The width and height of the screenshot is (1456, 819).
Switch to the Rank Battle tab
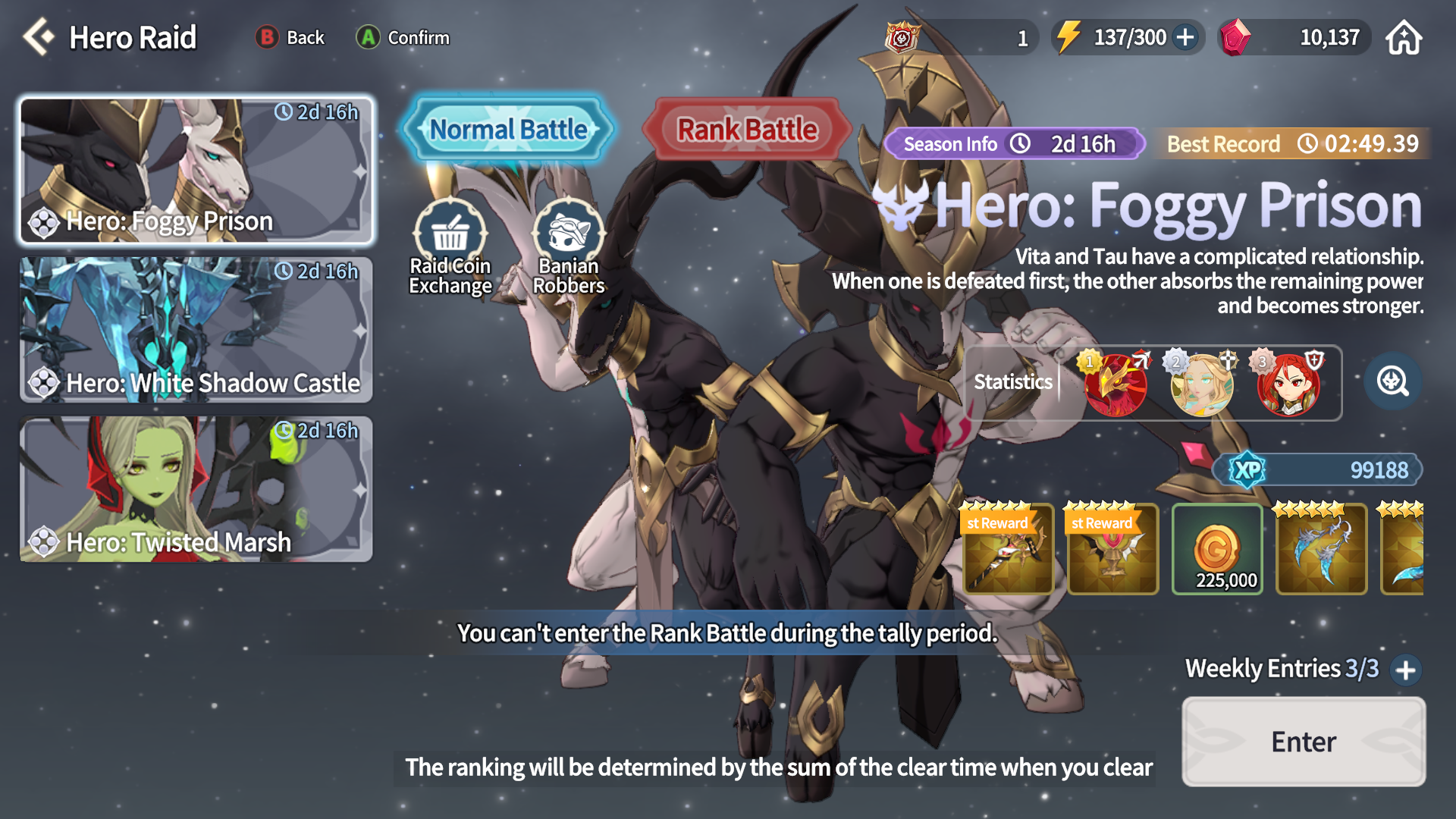point(747,130)
